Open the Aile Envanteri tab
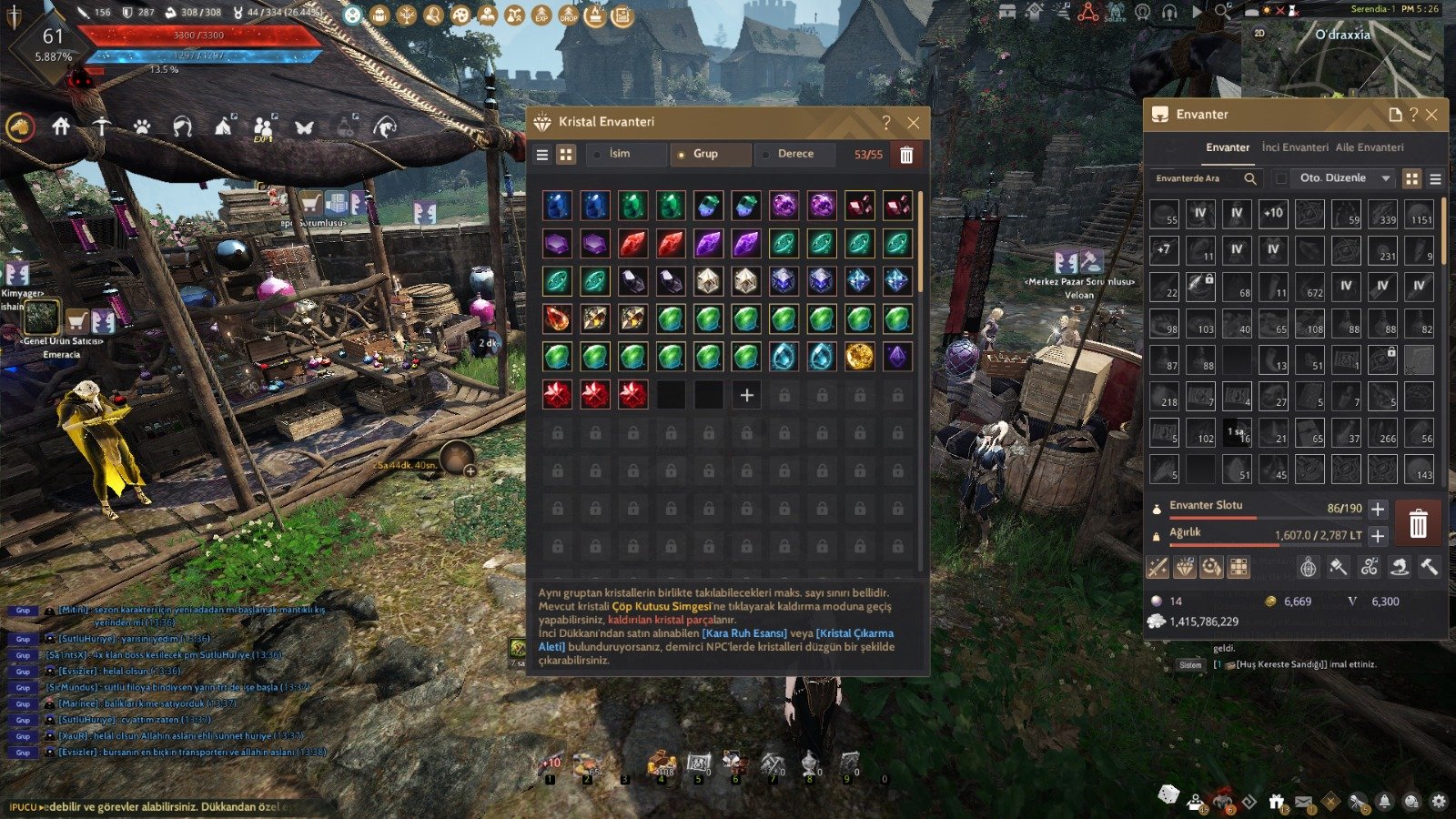 tap(1369, 147)
